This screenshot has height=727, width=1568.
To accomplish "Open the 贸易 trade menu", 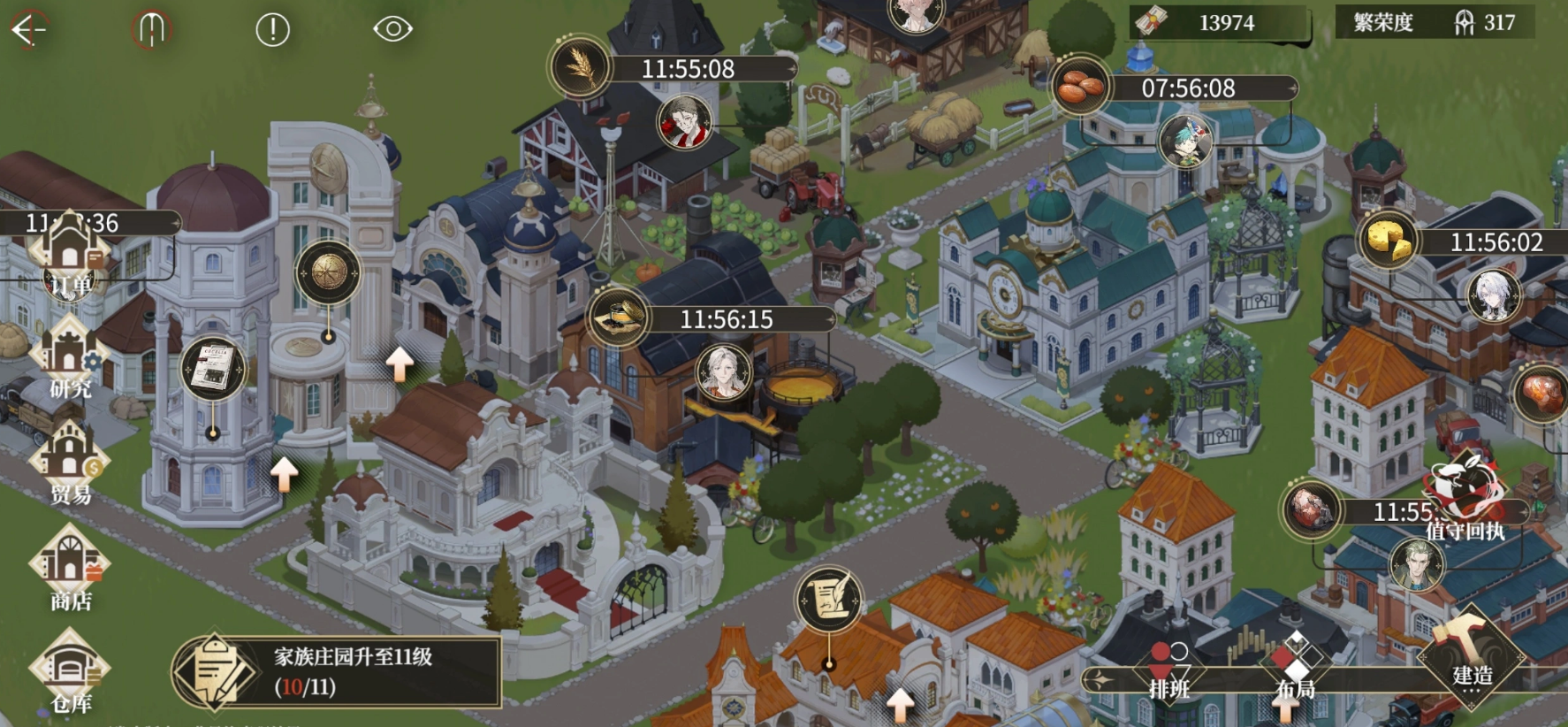I will point(70,464).
